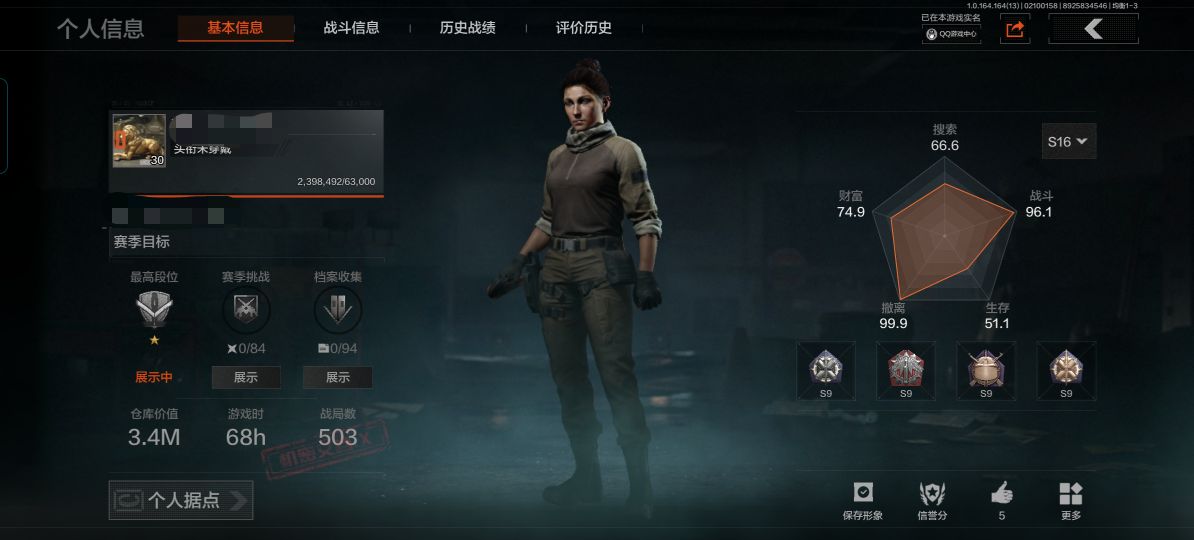
Task: Open the 个人据点 button
Action: (x=181, y=500)
